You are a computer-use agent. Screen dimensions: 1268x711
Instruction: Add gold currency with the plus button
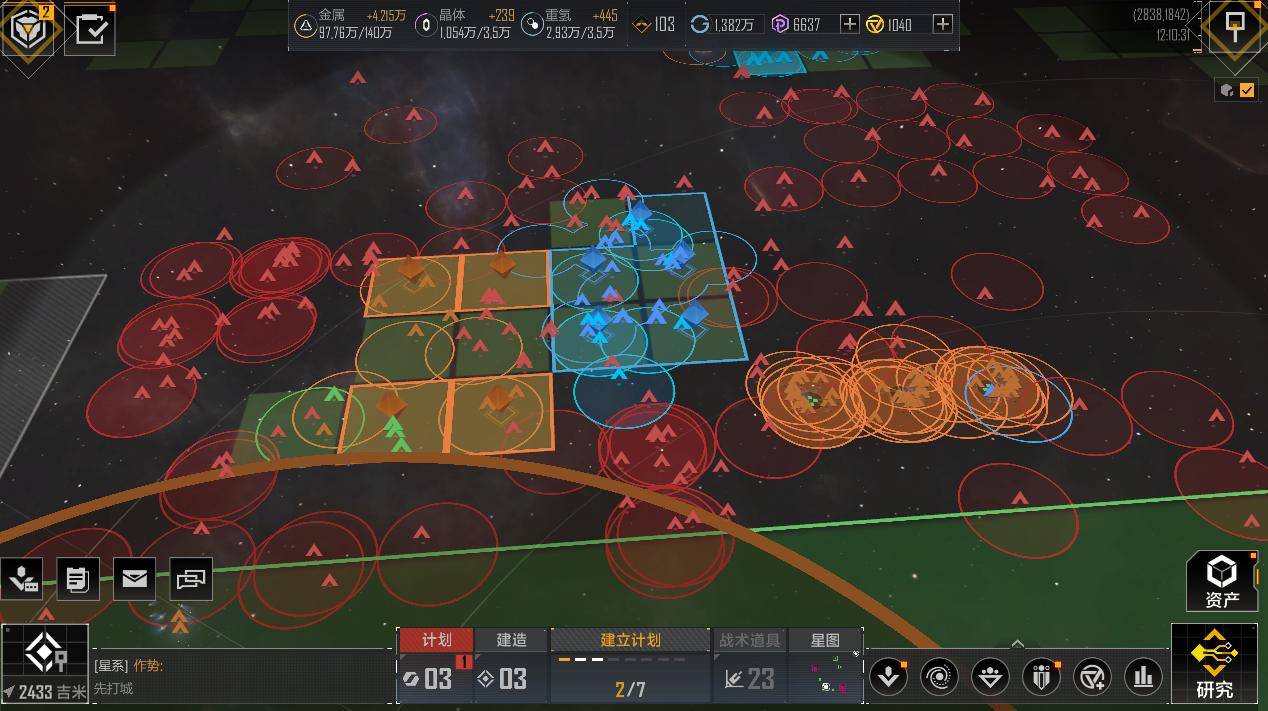[x=942, y=24]
